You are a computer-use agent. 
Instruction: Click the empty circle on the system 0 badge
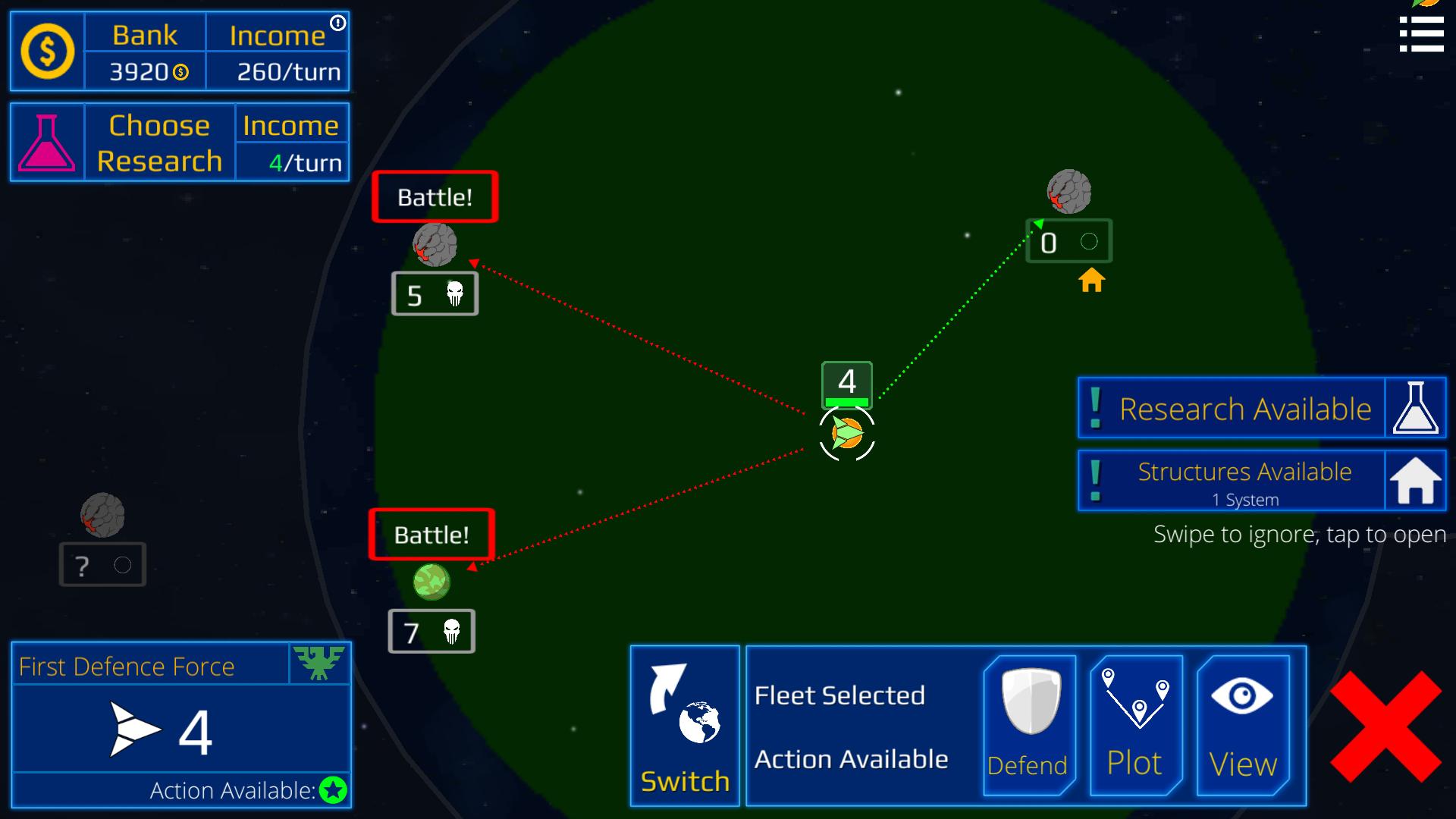[1090, 241]
